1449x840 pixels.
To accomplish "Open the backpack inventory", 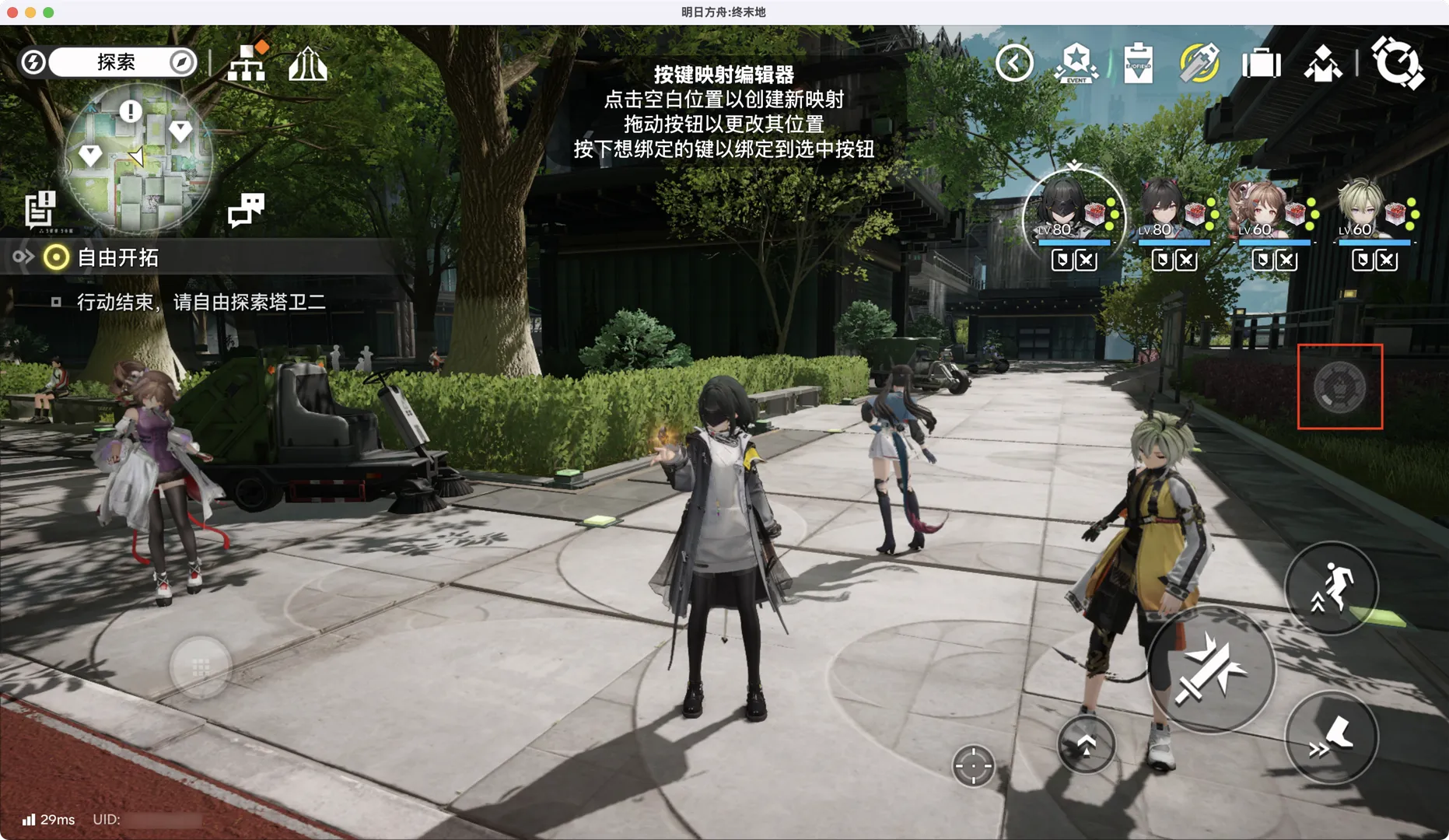I will [x=1261, y=63].
